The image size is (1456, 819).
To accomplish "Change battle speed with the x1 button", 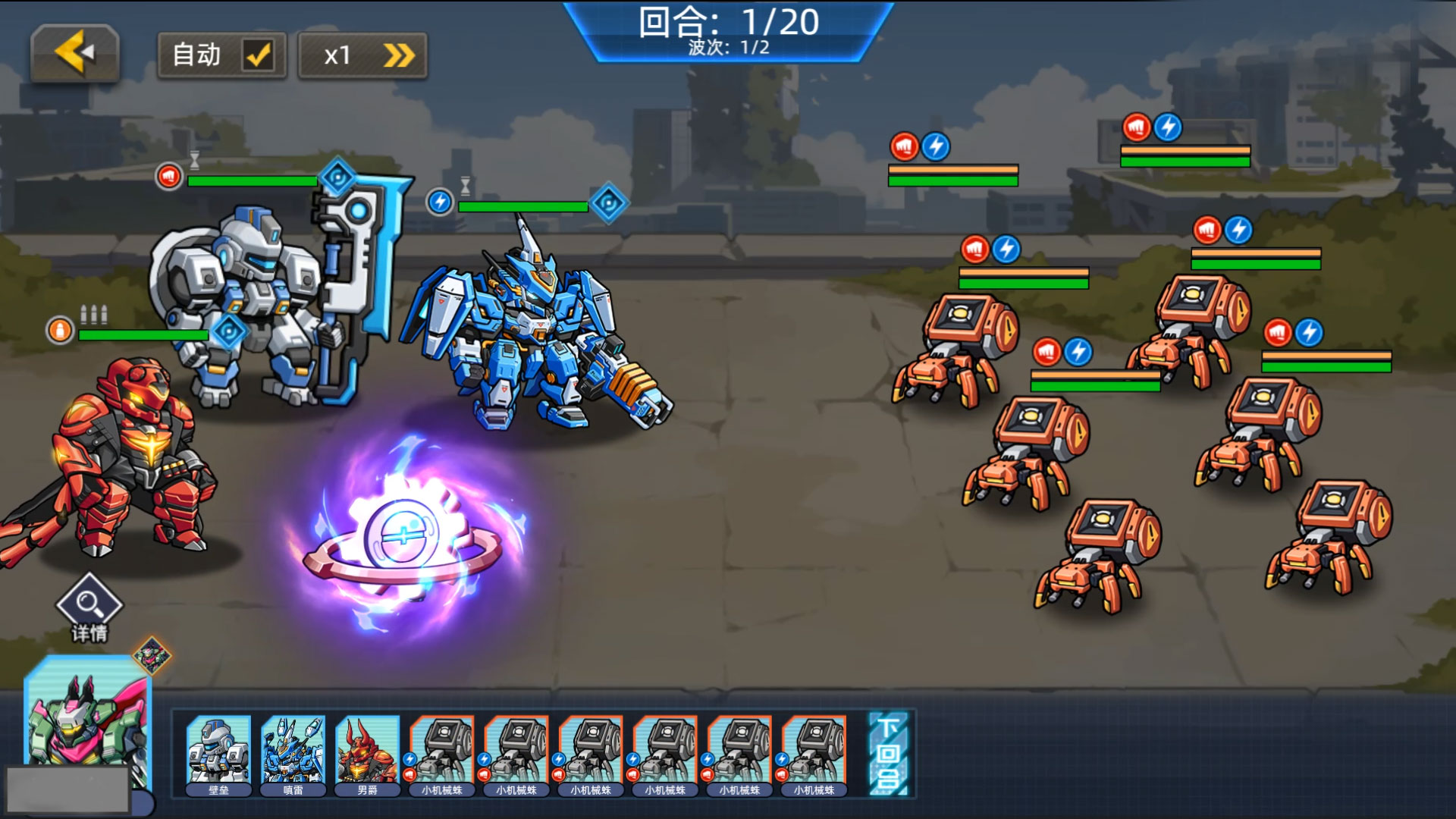I will [x=362, y=55].
